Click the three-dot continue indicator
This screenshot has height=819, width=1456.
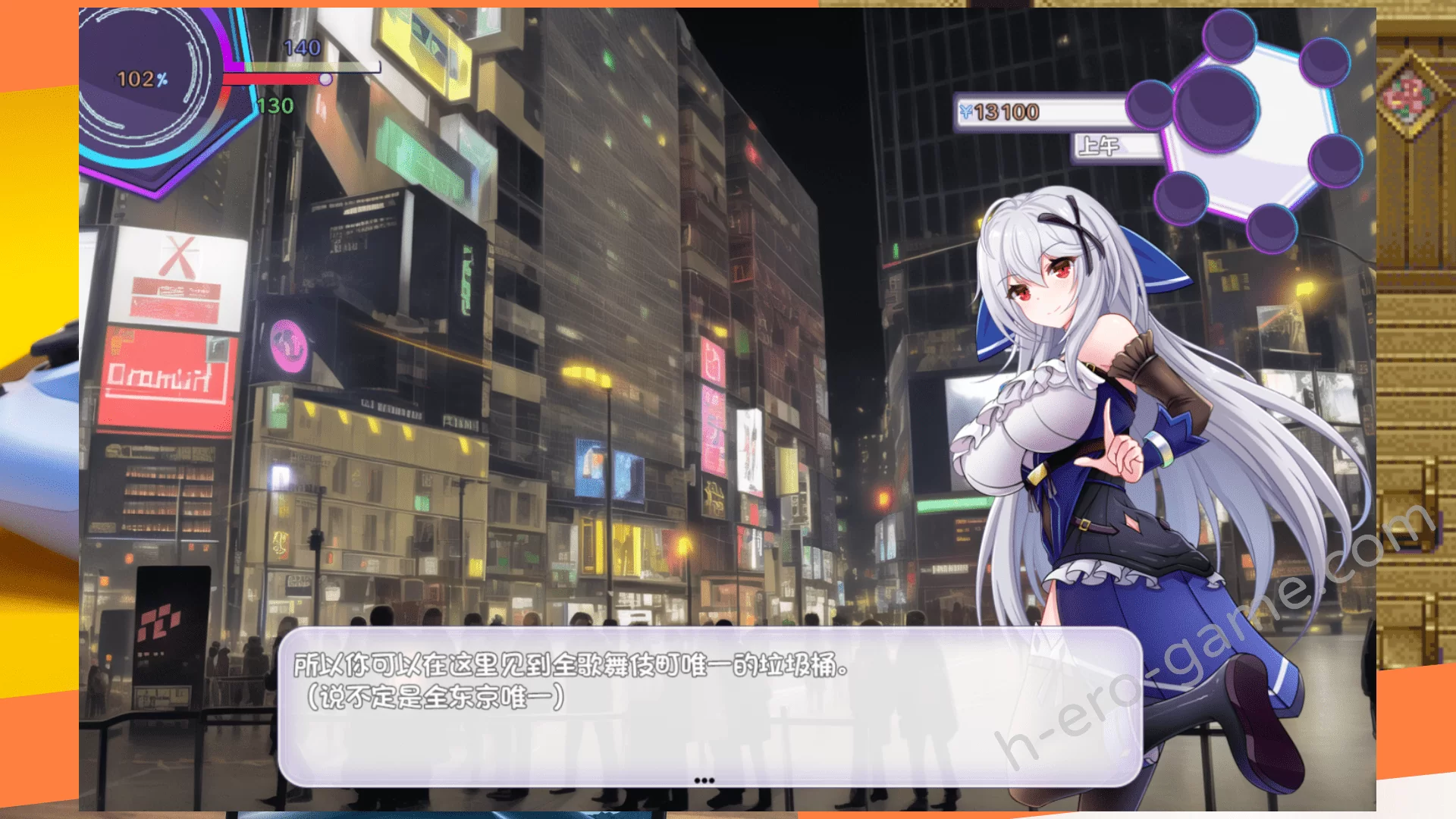(x=704, y=780)
